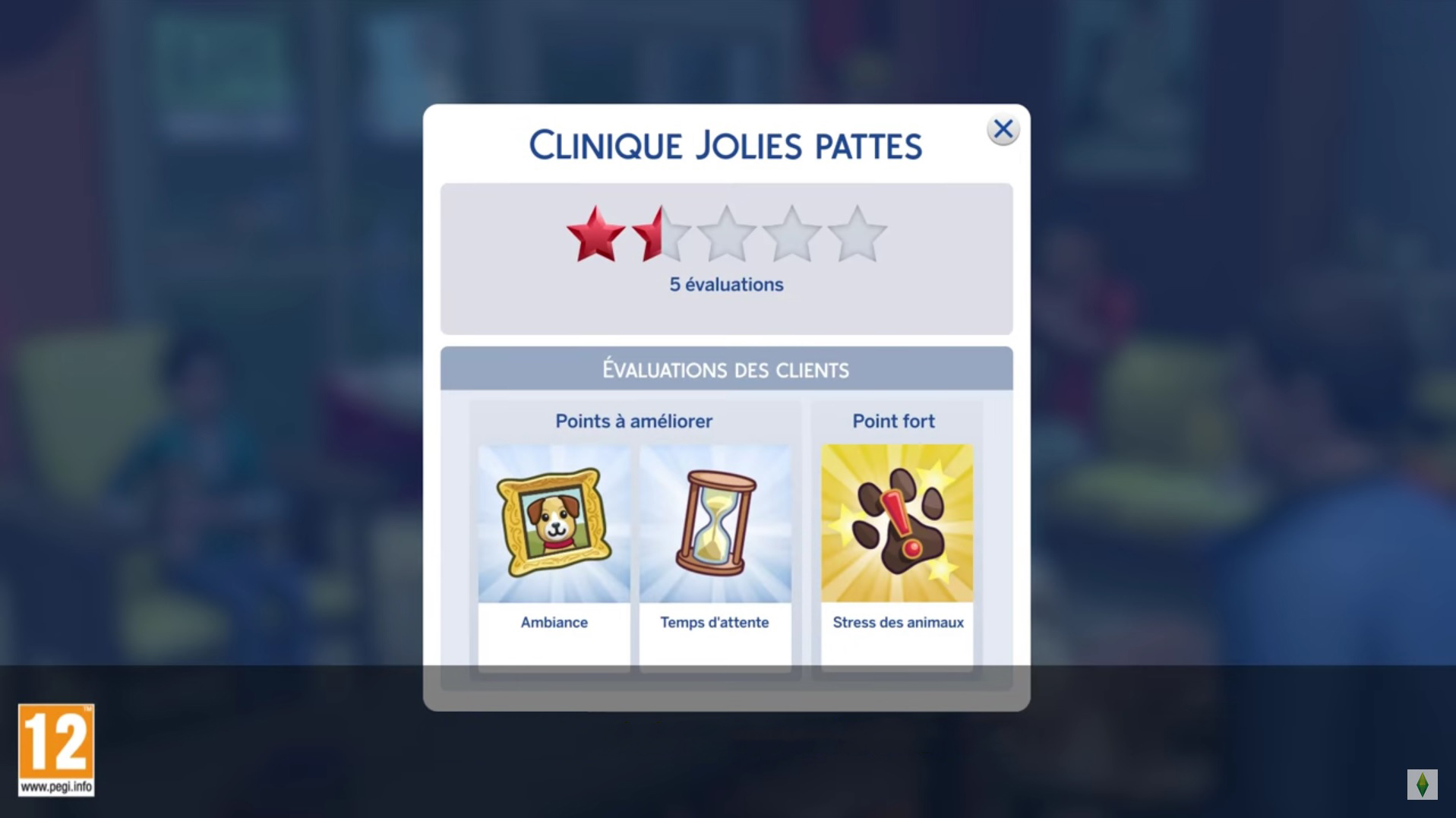
Task: Select the Point fort heading
Action: [895, 421]
